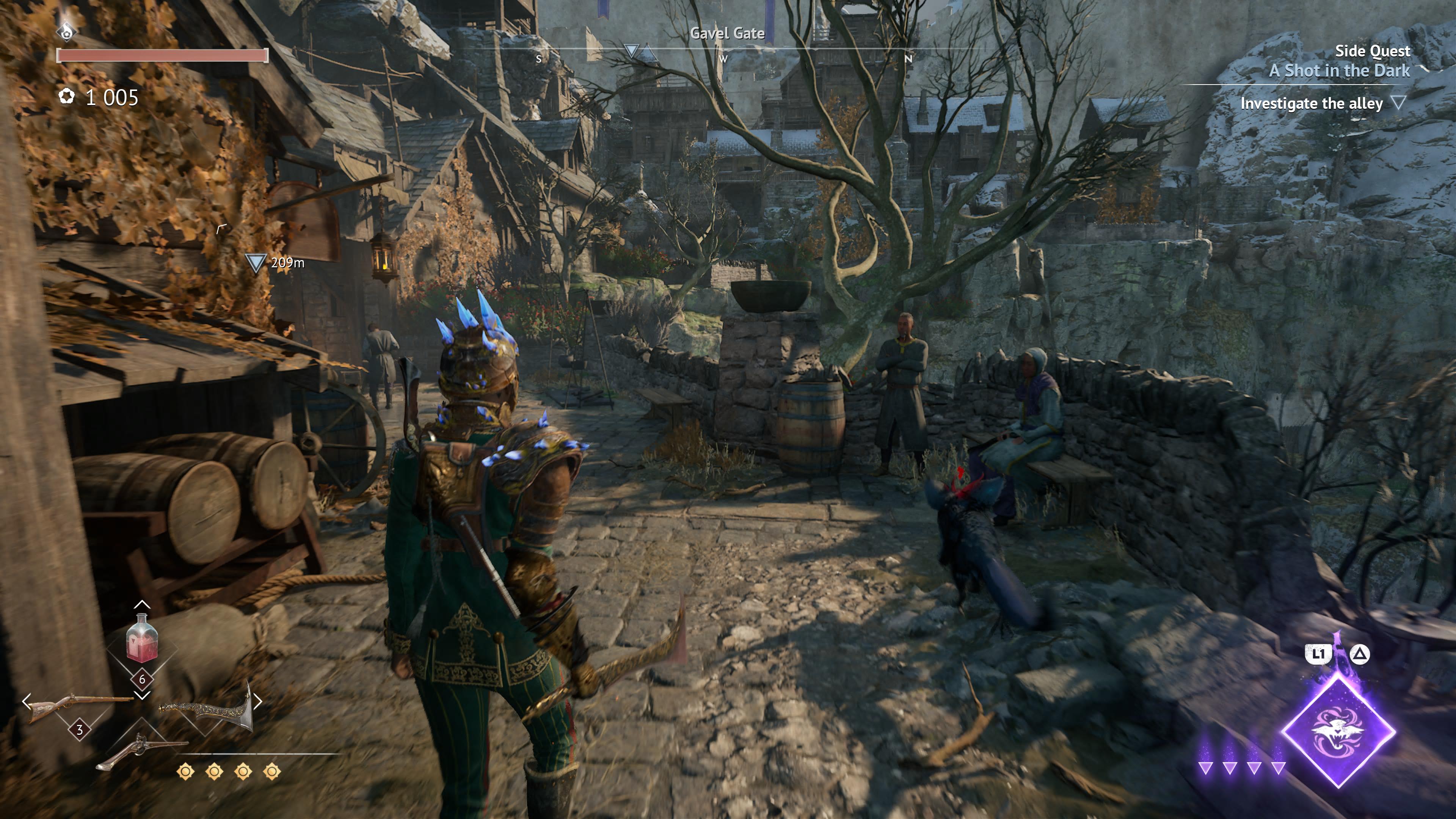Click the Investigate the alley objective

[x=1311, y=104]
